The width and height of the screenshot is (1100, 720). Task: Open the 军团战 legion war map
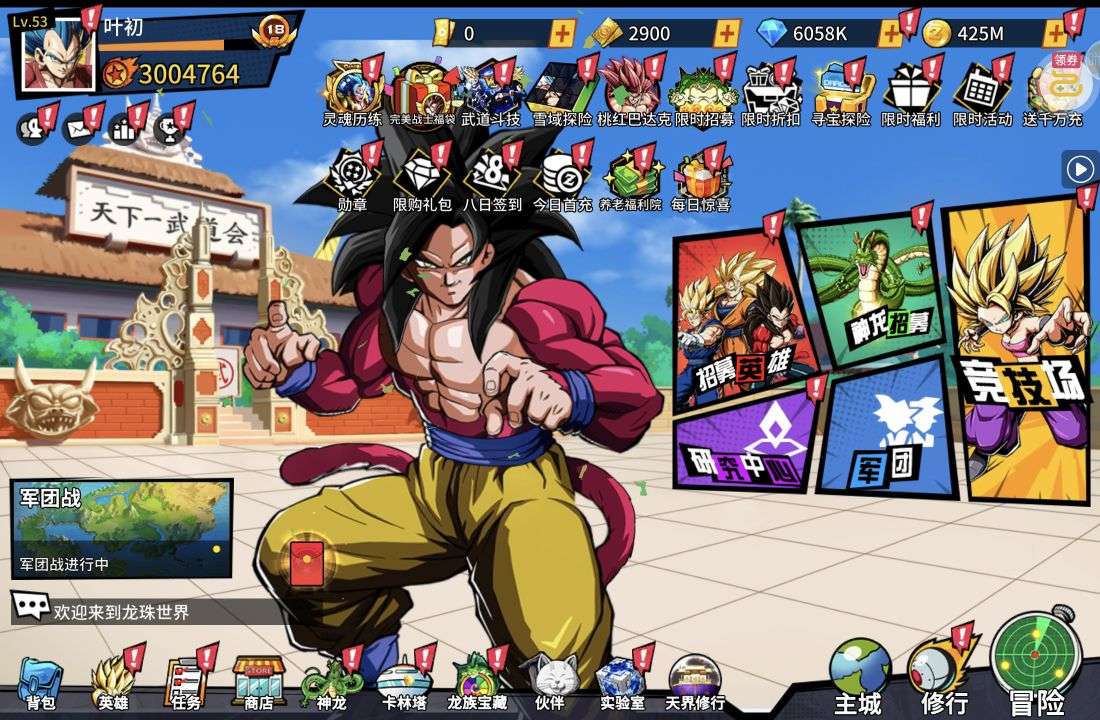pos(121,527)
